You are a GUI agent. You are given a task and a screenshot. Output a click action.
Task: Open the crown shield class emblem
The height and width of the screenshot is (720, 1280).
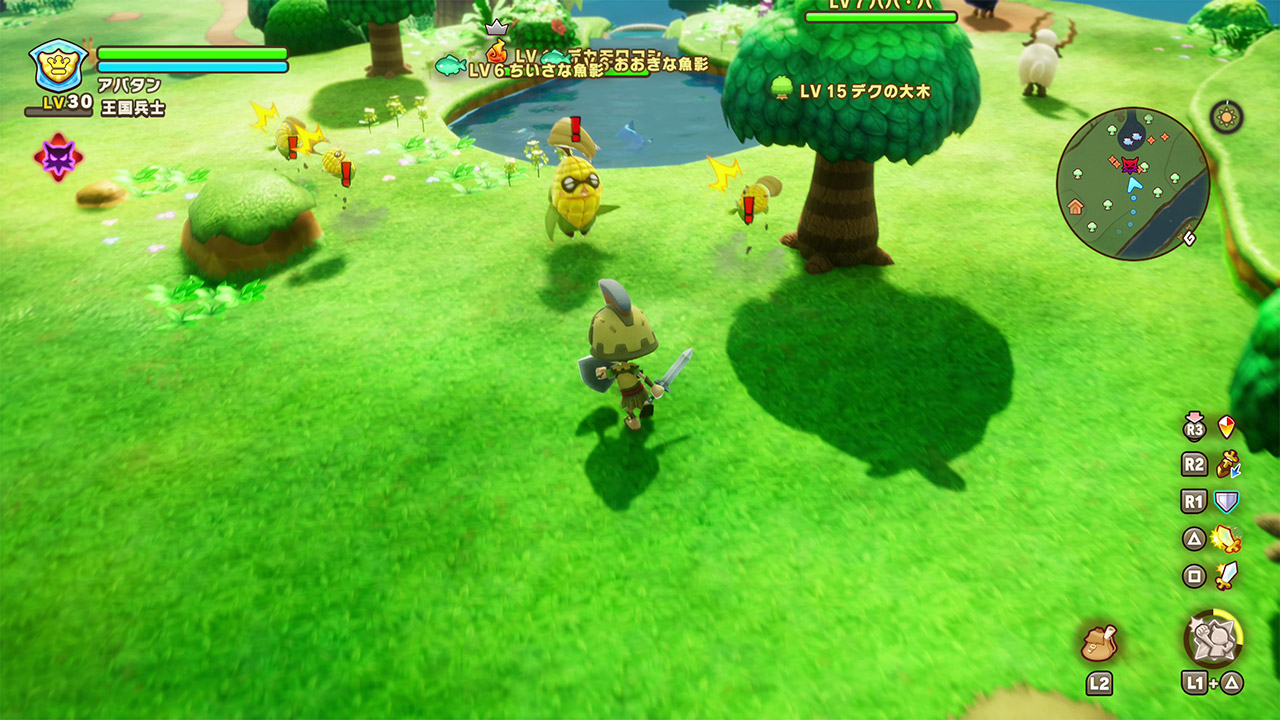58,65
